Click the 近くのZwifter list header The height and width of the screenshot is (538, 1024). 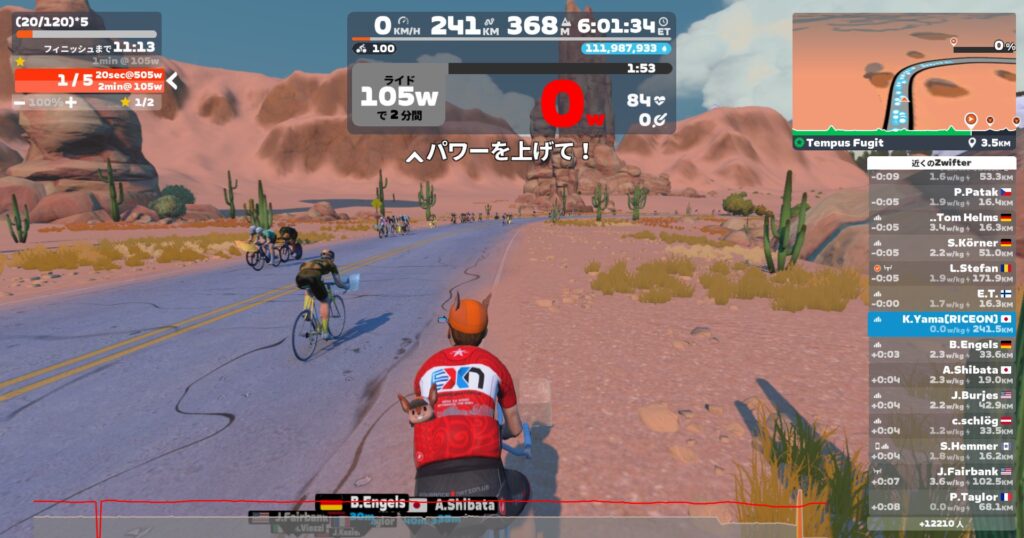941,162
